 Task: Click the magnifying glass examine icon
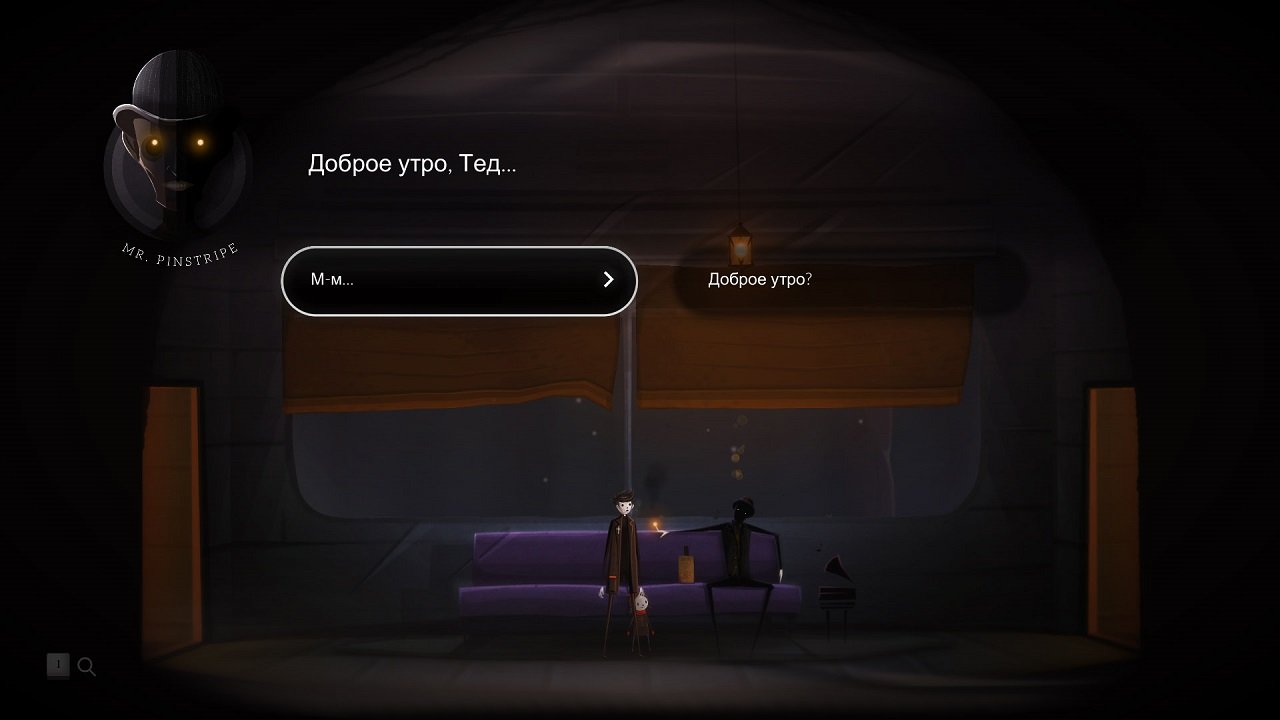(x=87, y=667)
